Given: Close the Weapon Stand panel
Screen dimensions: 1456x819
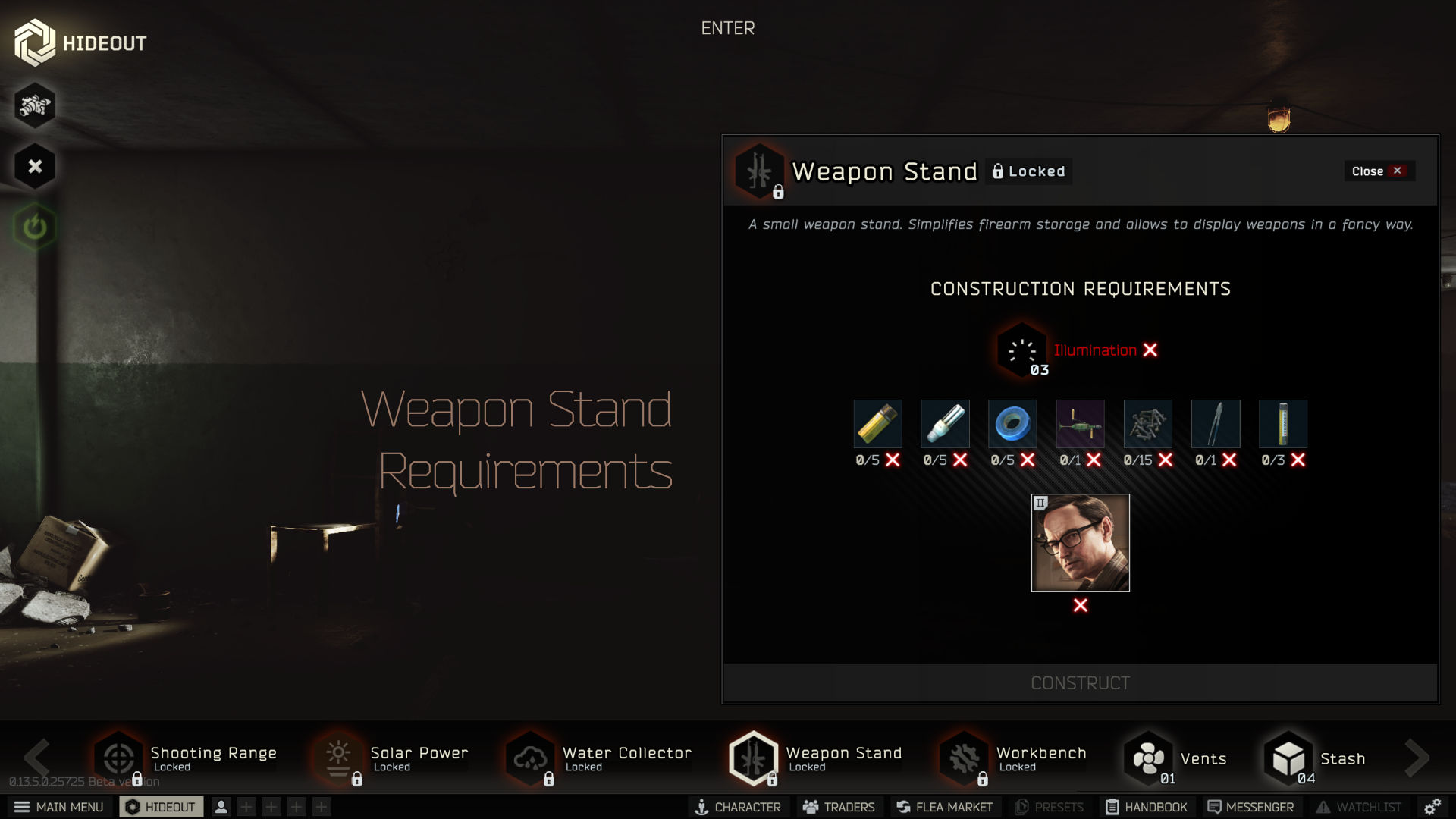Looking at the screenshot, I should point(1378,171).
